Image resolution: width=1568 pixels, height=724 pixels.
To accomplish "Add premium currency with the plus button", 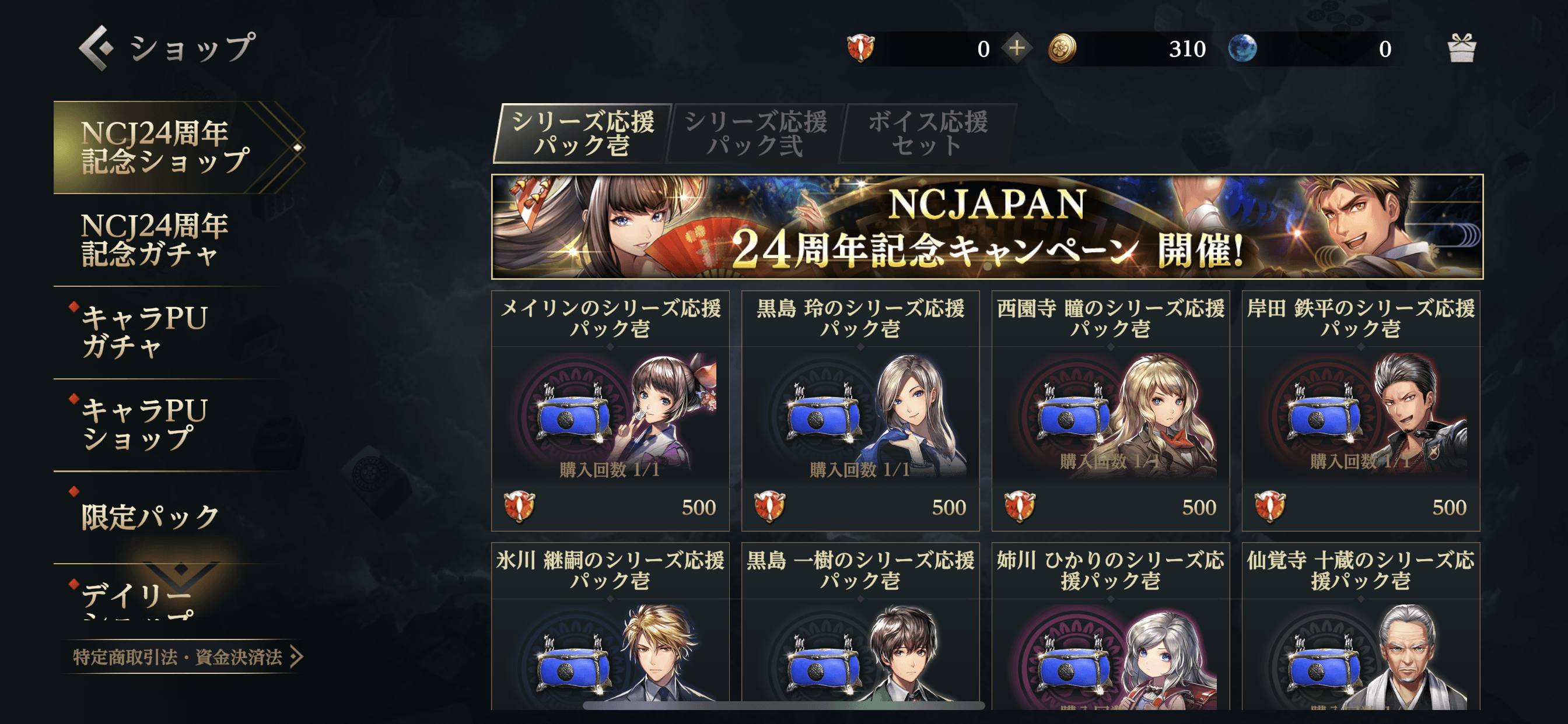I will [x=1017, y=48].
